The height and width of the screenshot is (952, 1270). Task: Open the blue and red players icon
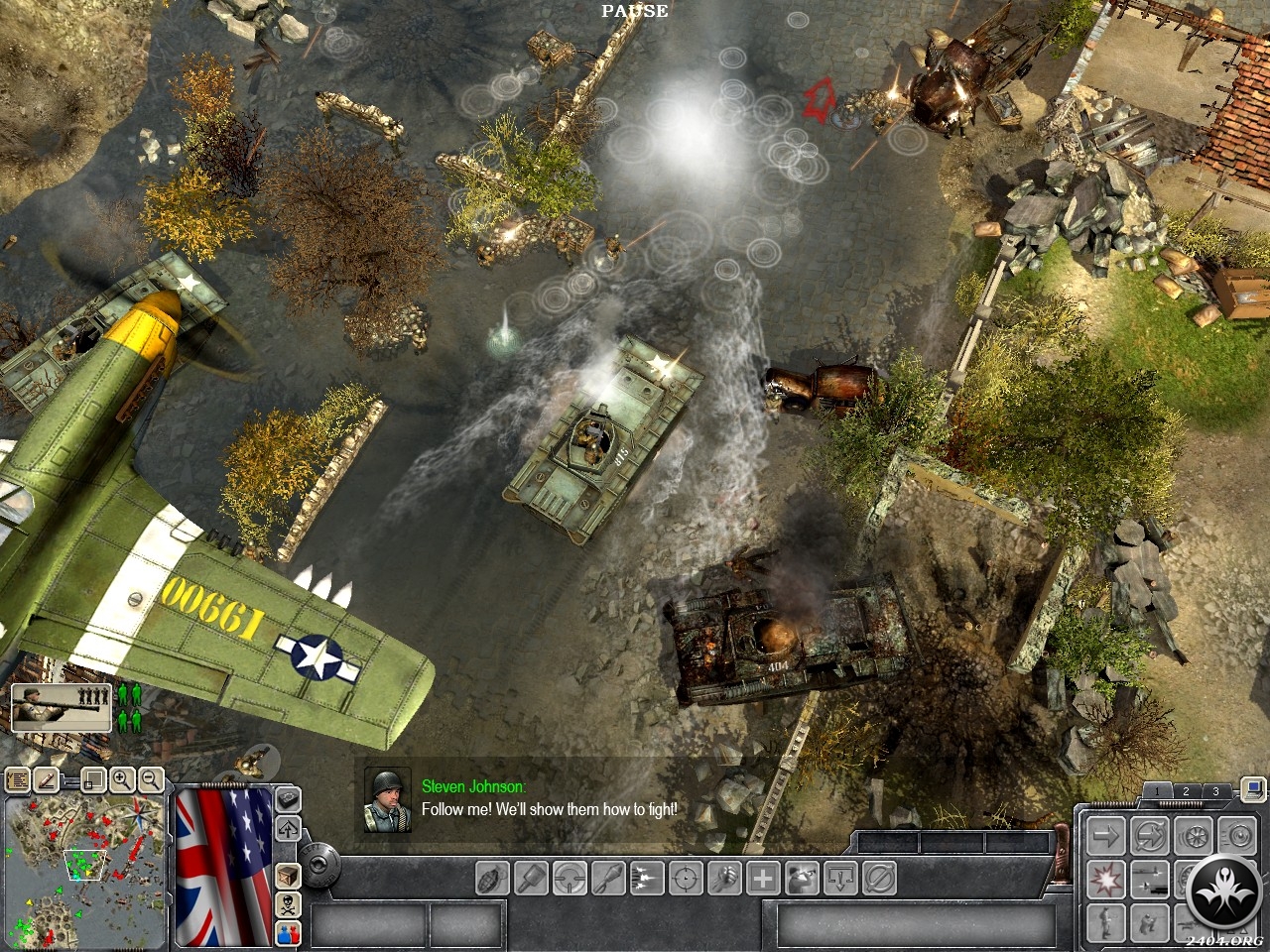click(x=288, y=932)
